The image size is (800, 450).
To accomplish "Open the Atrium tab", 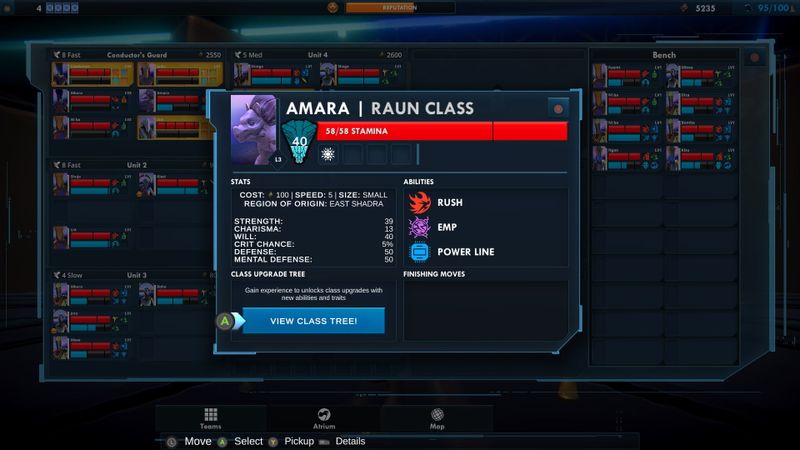I will click(324, 418).
